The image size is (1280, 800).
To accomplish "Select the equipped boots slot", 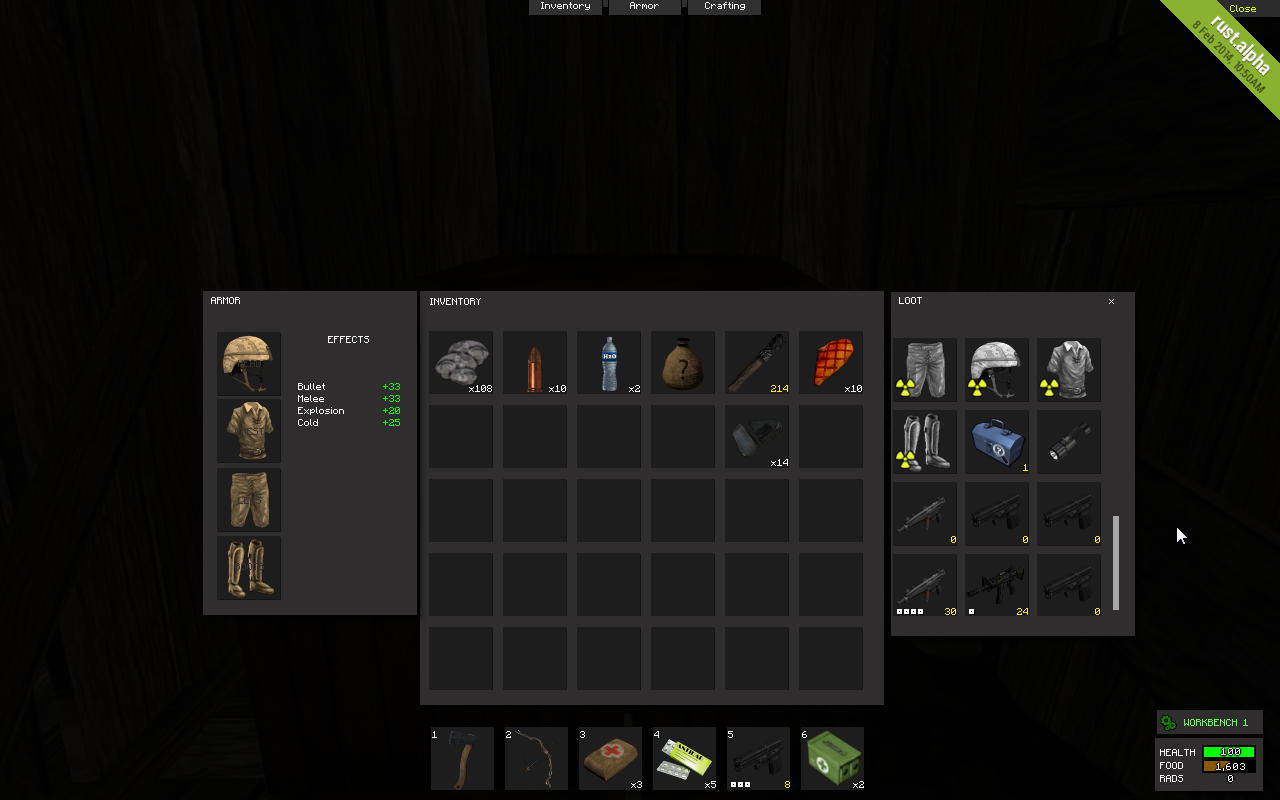I will coord(249,568).
